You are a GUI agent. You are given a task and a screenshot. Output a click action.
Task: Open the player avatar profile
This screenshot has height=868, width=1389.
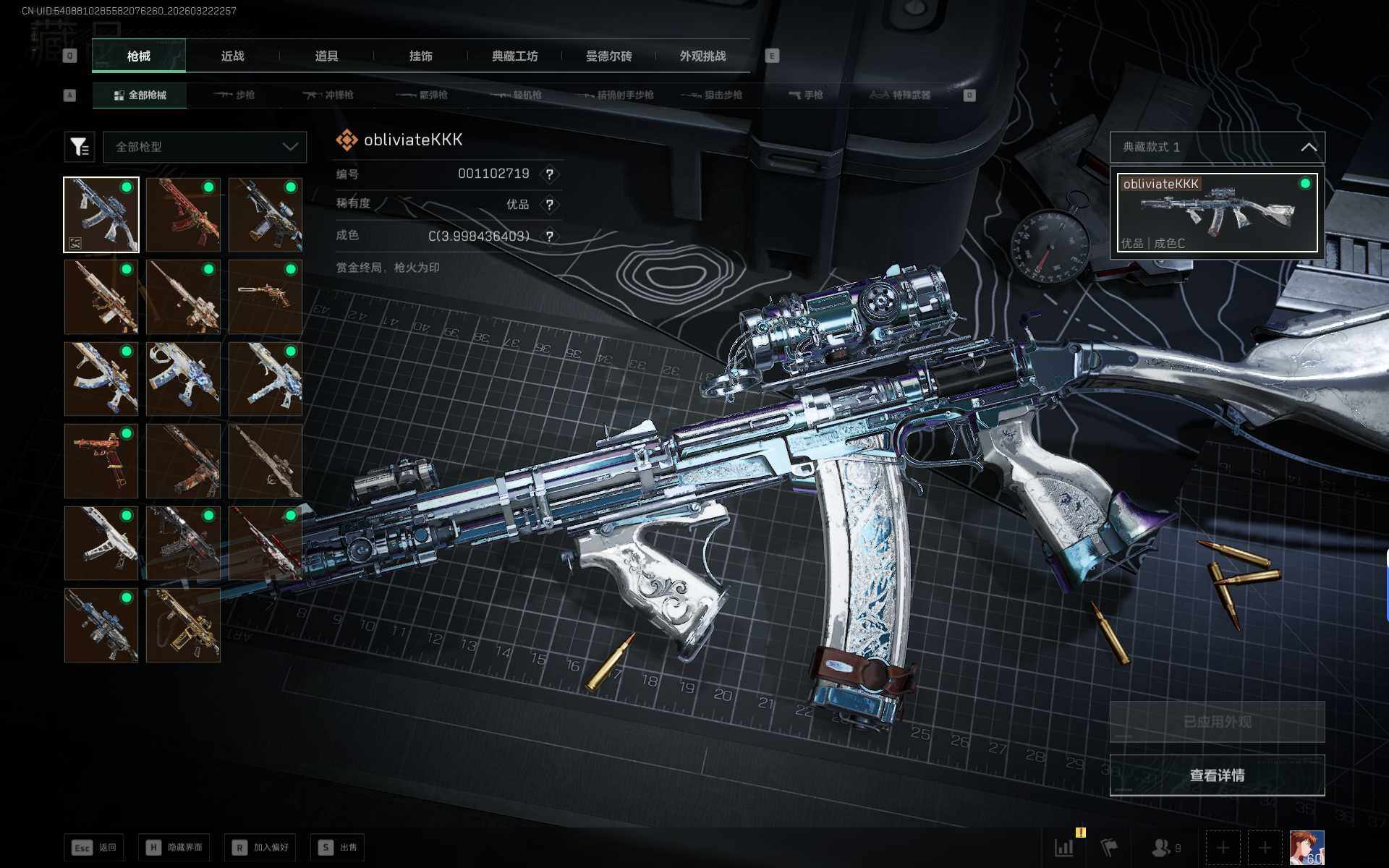click(x=1307, y=848)
